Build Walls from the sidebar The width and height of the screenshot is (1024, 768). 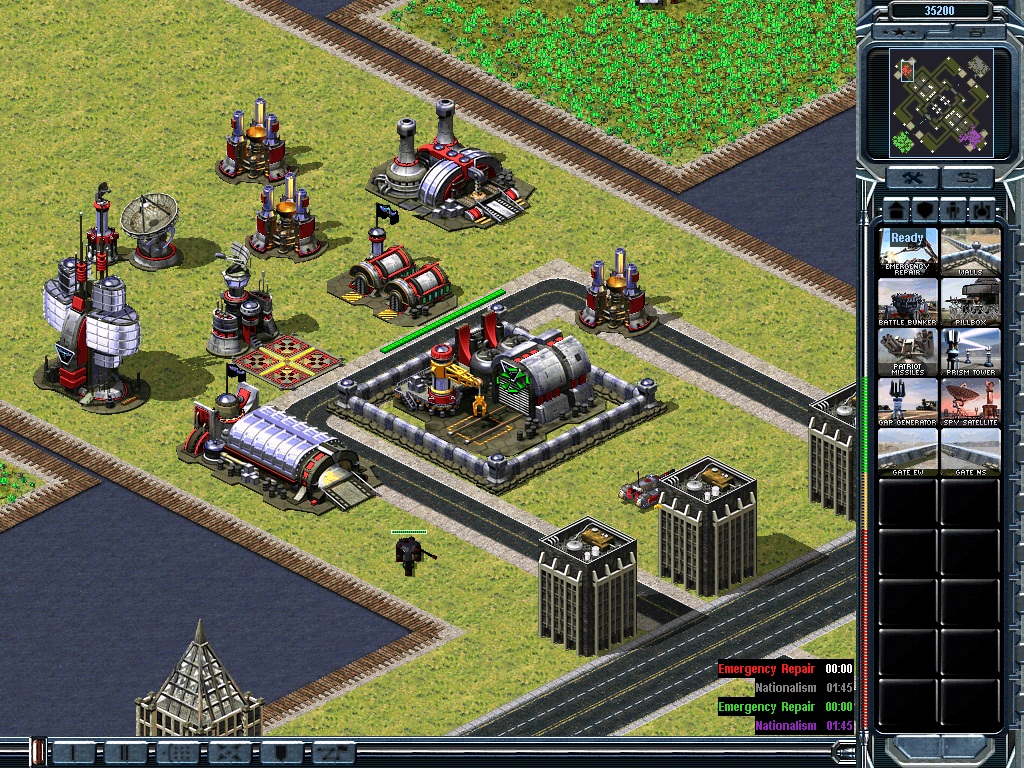pyautogui.click(x=970, y=251)
